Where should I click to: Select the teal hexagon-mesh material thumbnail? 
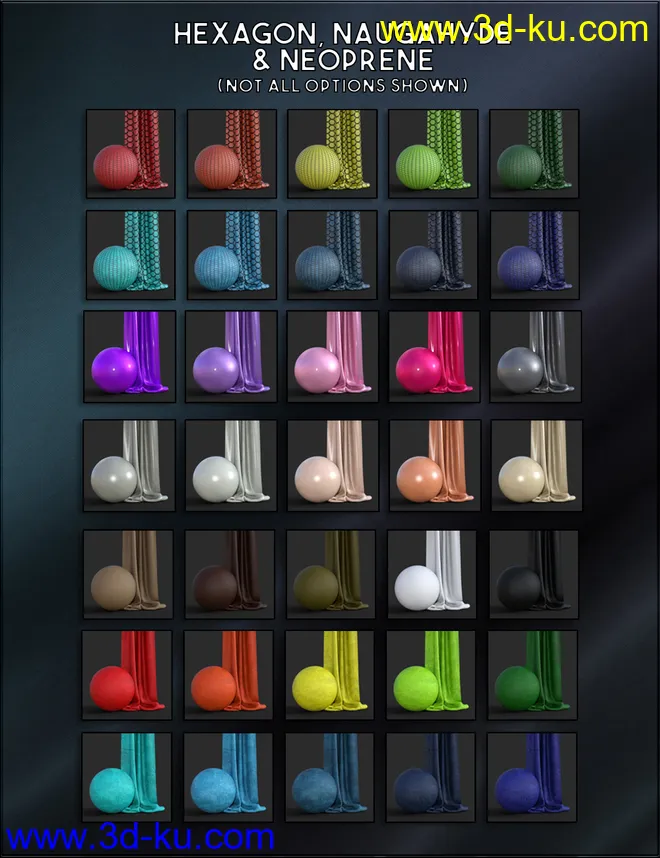[130, 255]
